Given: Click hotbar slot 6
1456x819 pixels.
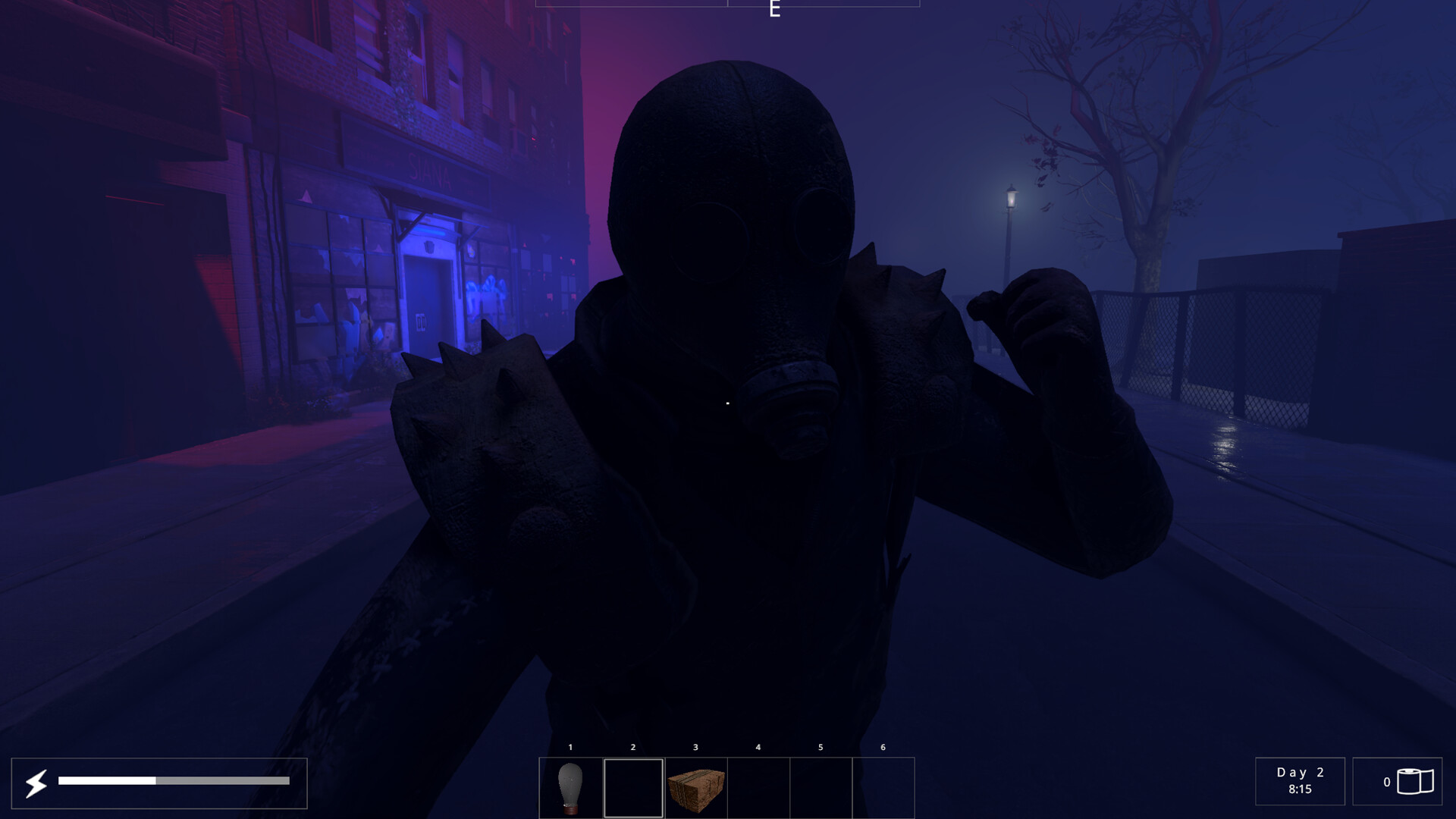Looking at the screenshot, I should [882, 786].
